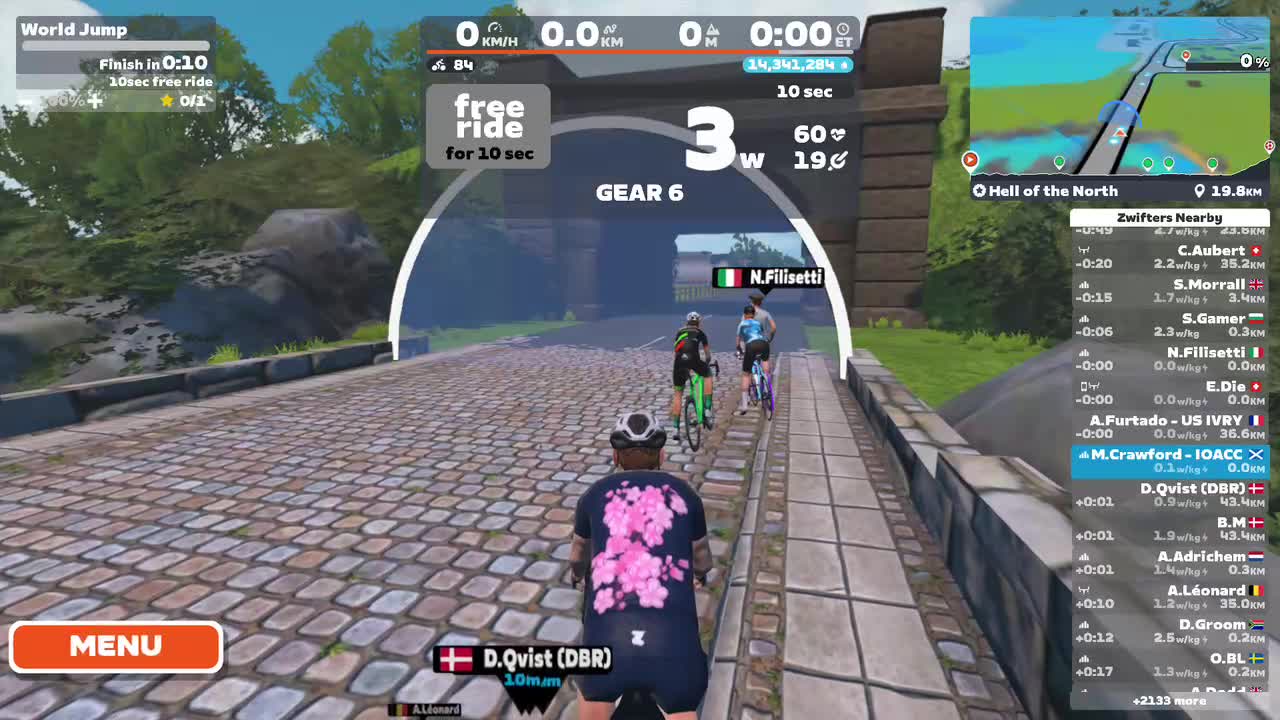Image resolution: width=1280 pixels, height=720 pixels.
Task: Click the gear icon beside Hell of the North
Action: pyautogui.click(x=979, y=191)
